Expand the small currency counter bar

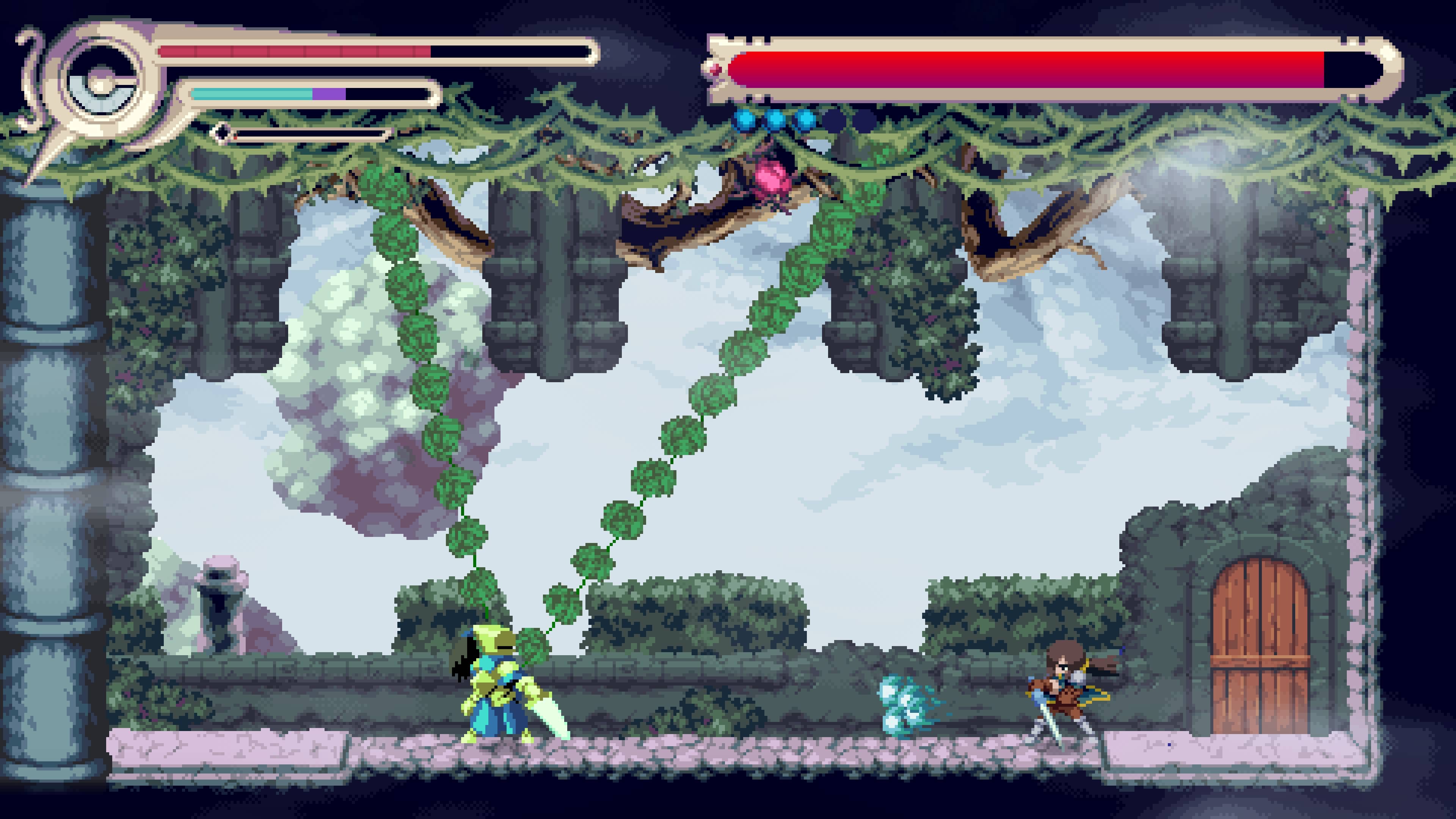coord(305,134)
